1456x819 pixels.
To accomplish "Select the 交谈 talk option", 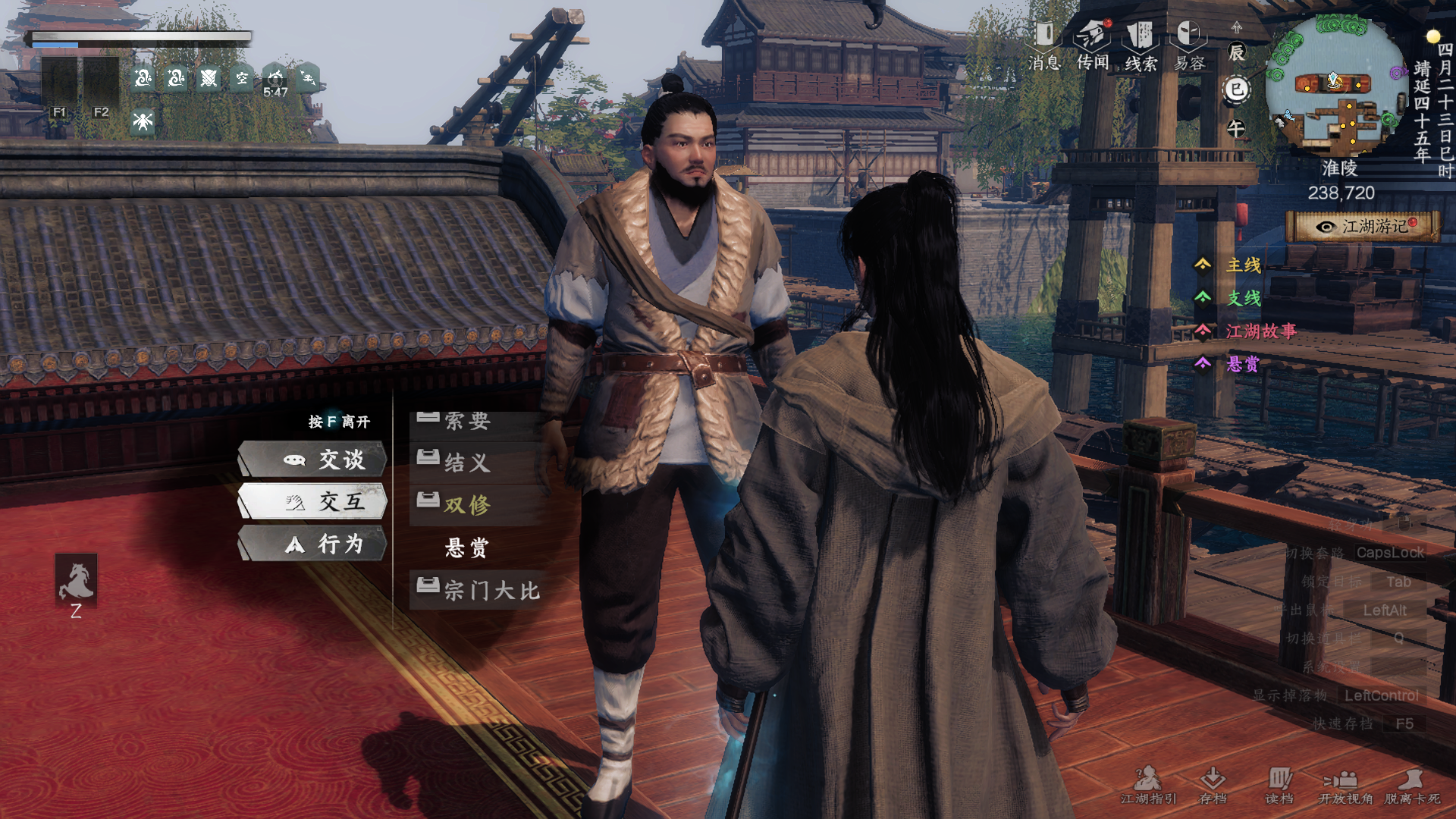I will point(313,460).
